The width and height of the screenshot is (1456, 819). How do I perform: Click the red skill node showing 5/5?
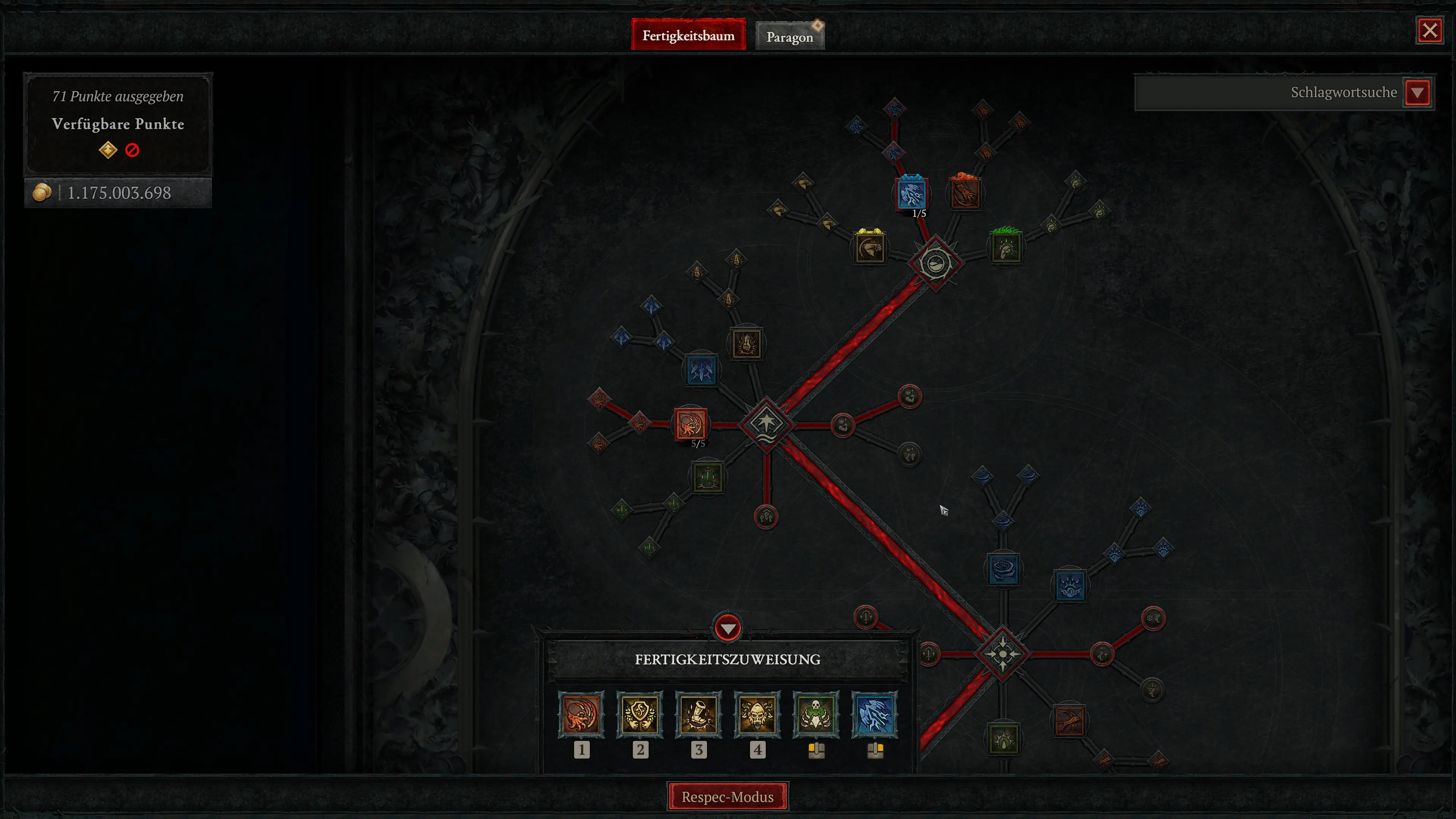point(690,424)
